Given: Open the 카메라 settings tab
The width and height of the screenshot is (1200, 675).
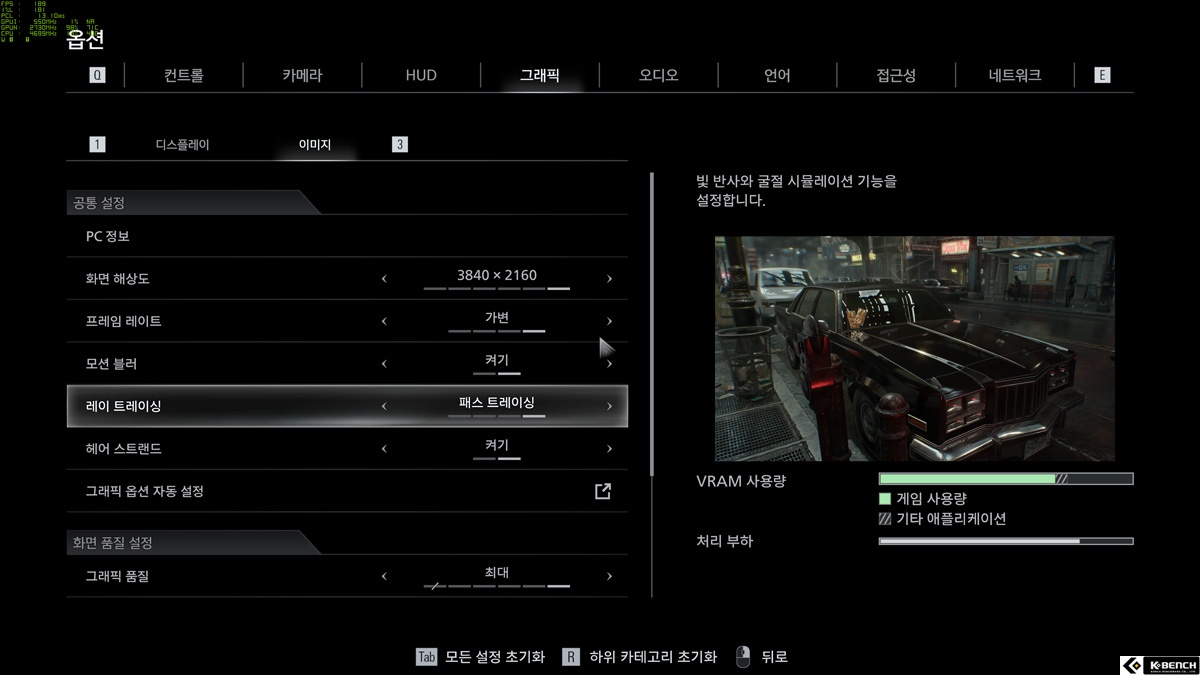Looking at the screenshot, I should pos(302,75).
